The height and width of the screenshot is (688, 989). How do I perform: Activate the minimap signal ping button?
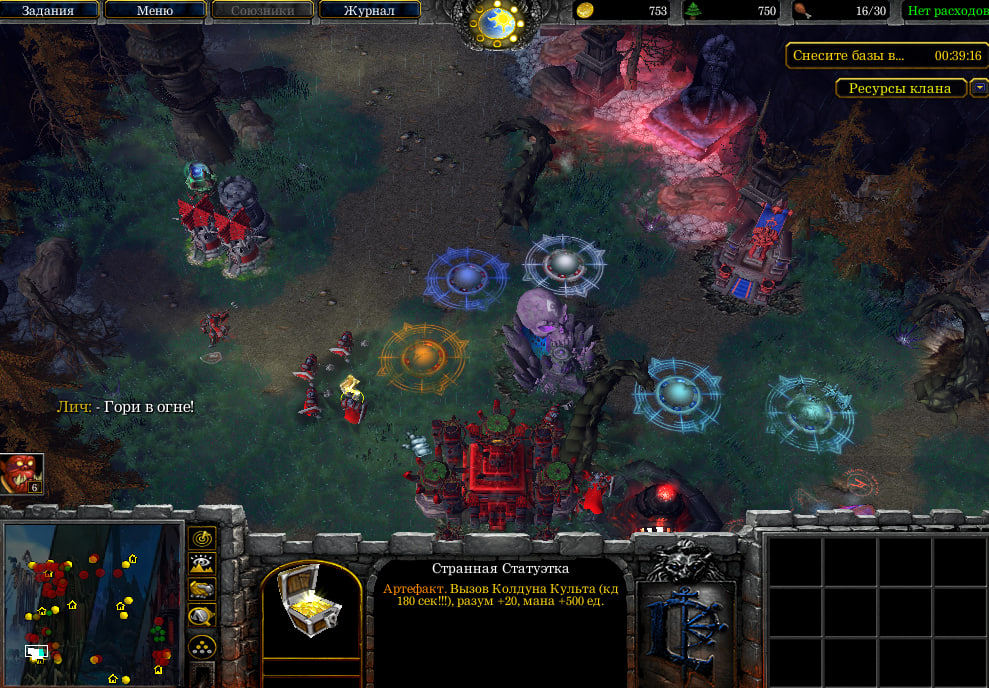coord(203,538)
